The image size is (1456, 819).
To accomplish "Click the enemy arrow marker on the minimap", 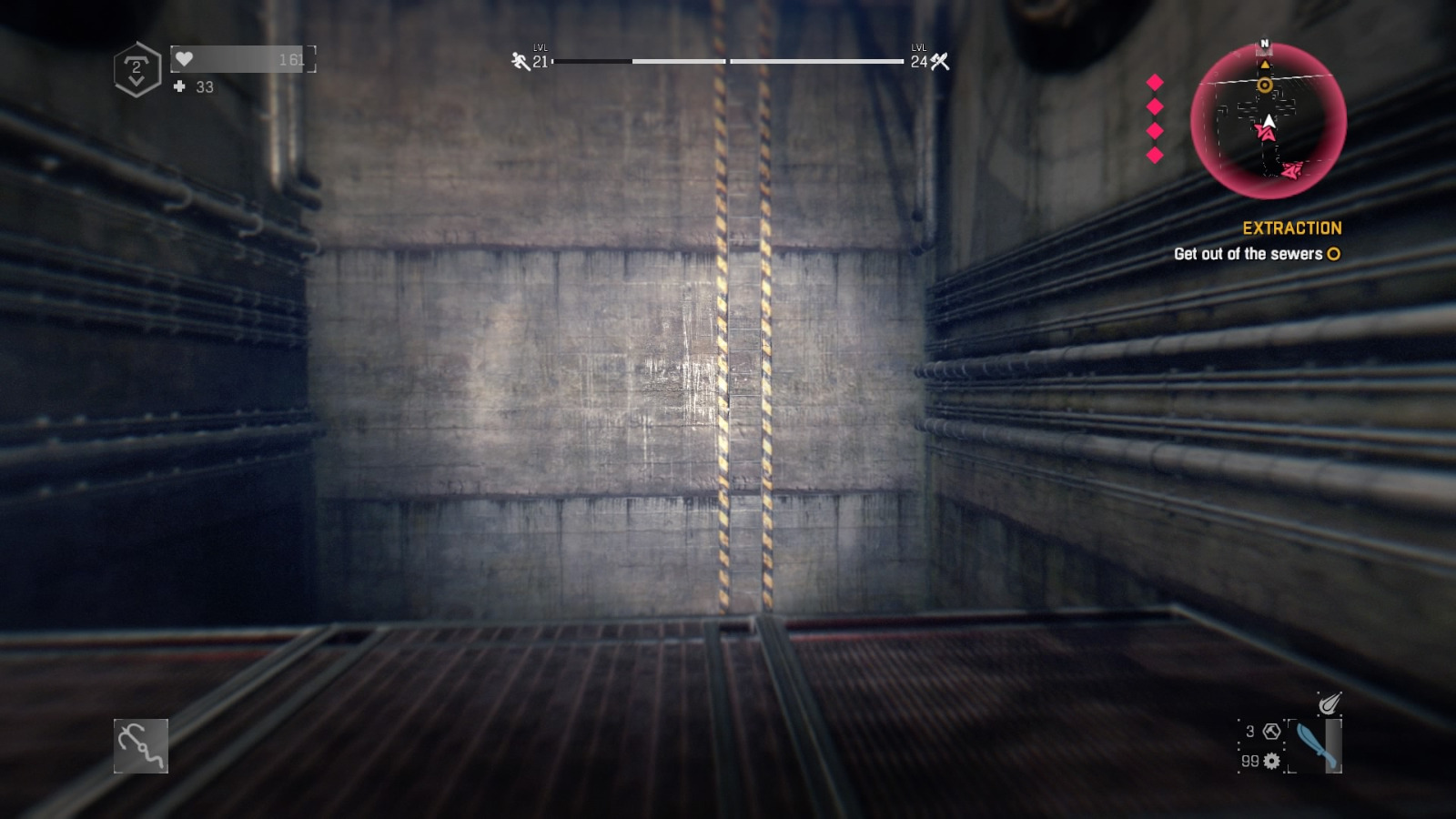I will tap(1267, 135).
